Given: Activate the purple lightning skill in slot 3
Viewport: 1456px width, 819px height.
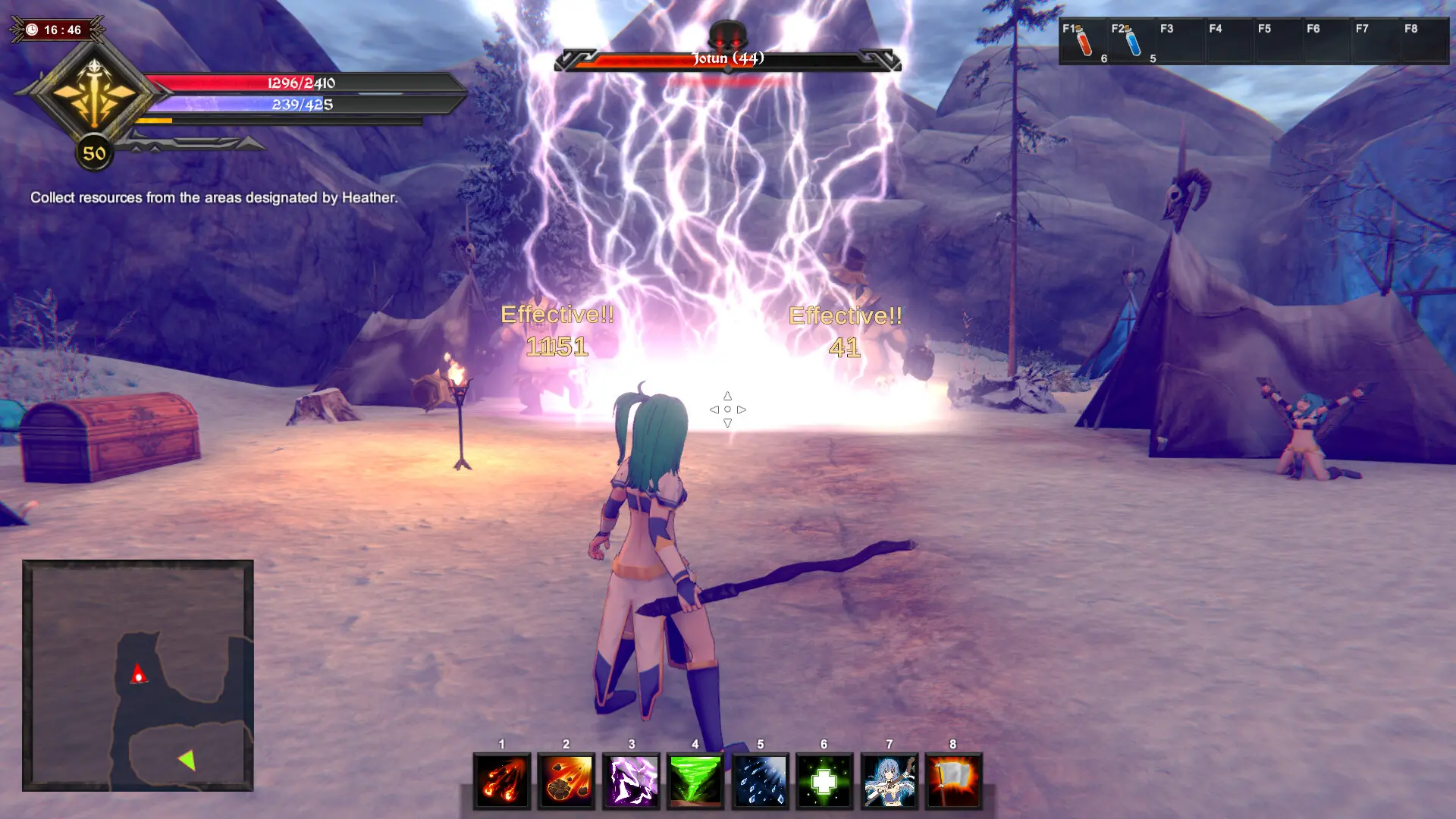Looking at the screenshot, I should tap(632, 781).
